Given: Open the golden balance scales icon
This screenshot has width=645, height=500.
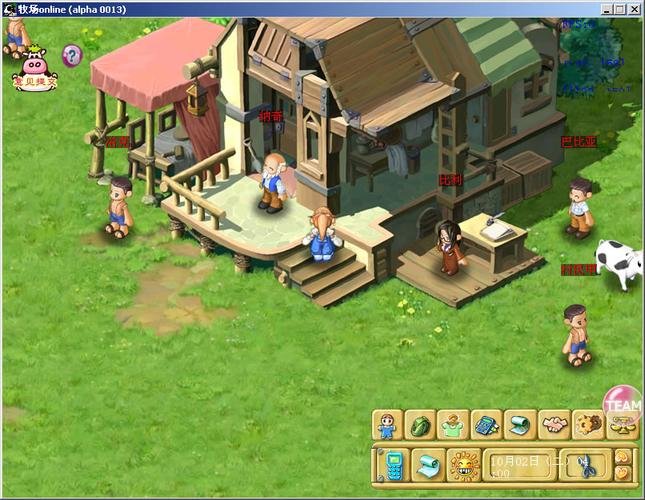Looking at the screenshot, I should tap(621, 427).
